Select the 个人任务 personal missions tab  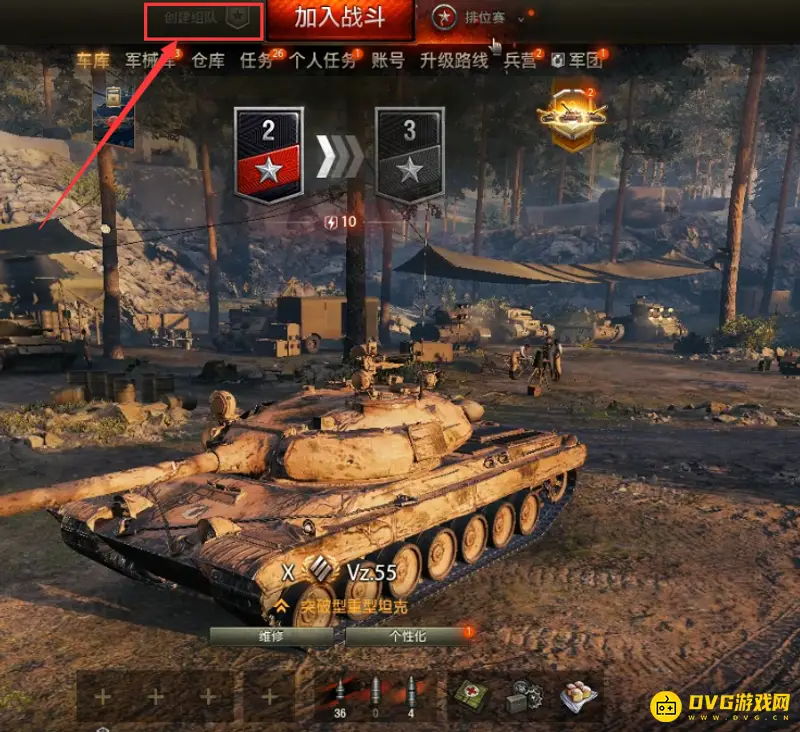pos(322,60)
